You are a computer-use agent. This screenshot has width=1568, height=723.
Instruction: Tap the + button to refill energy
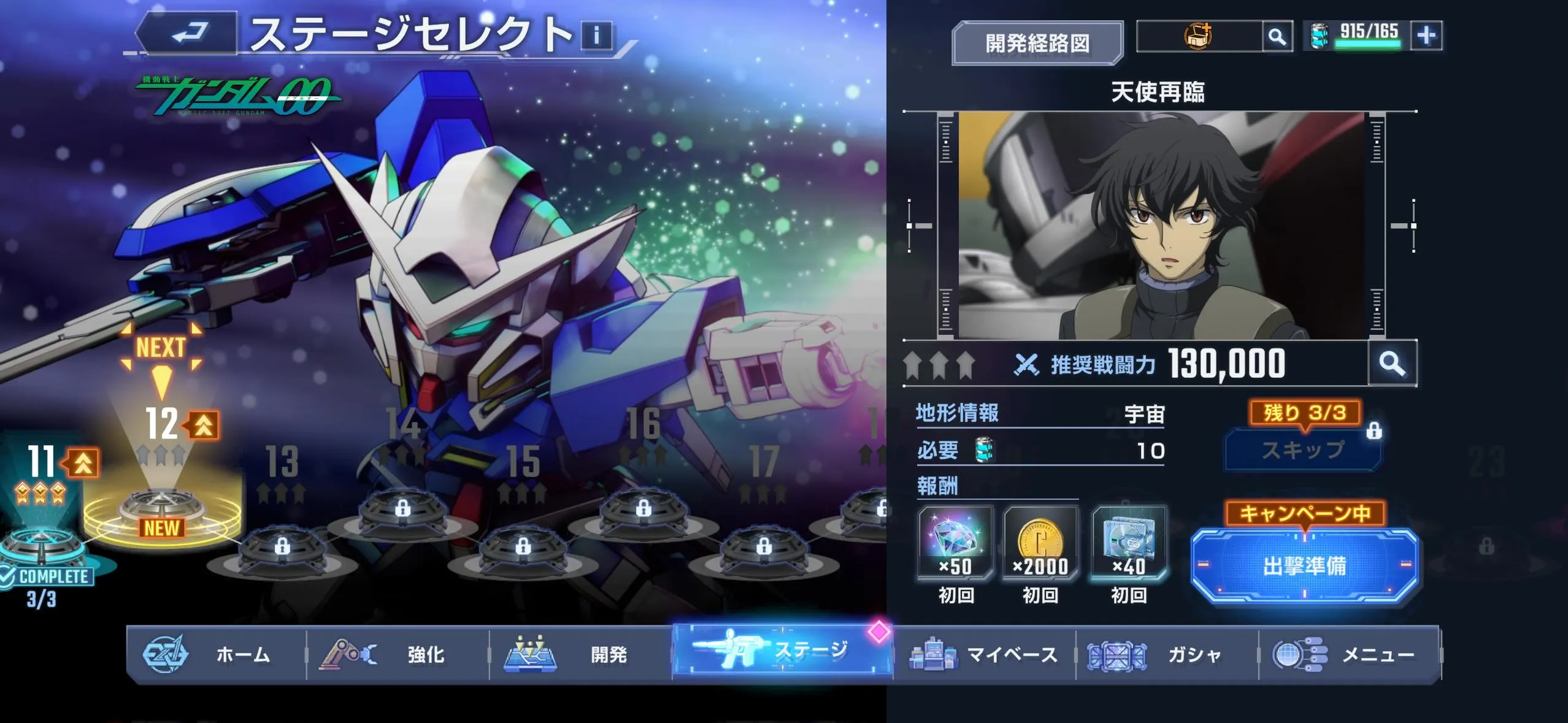[1425, 36]
